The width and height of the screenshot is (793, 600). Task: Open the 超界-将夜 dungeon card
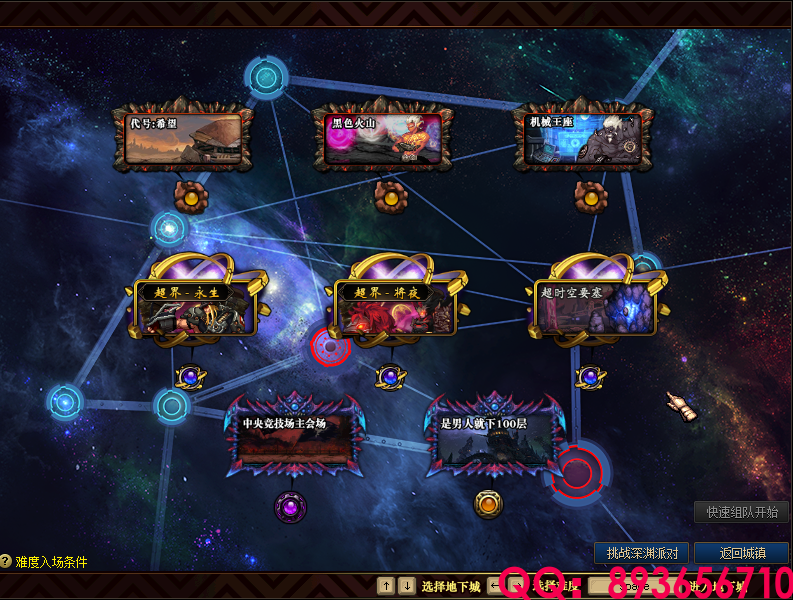[x=395, y=307]
